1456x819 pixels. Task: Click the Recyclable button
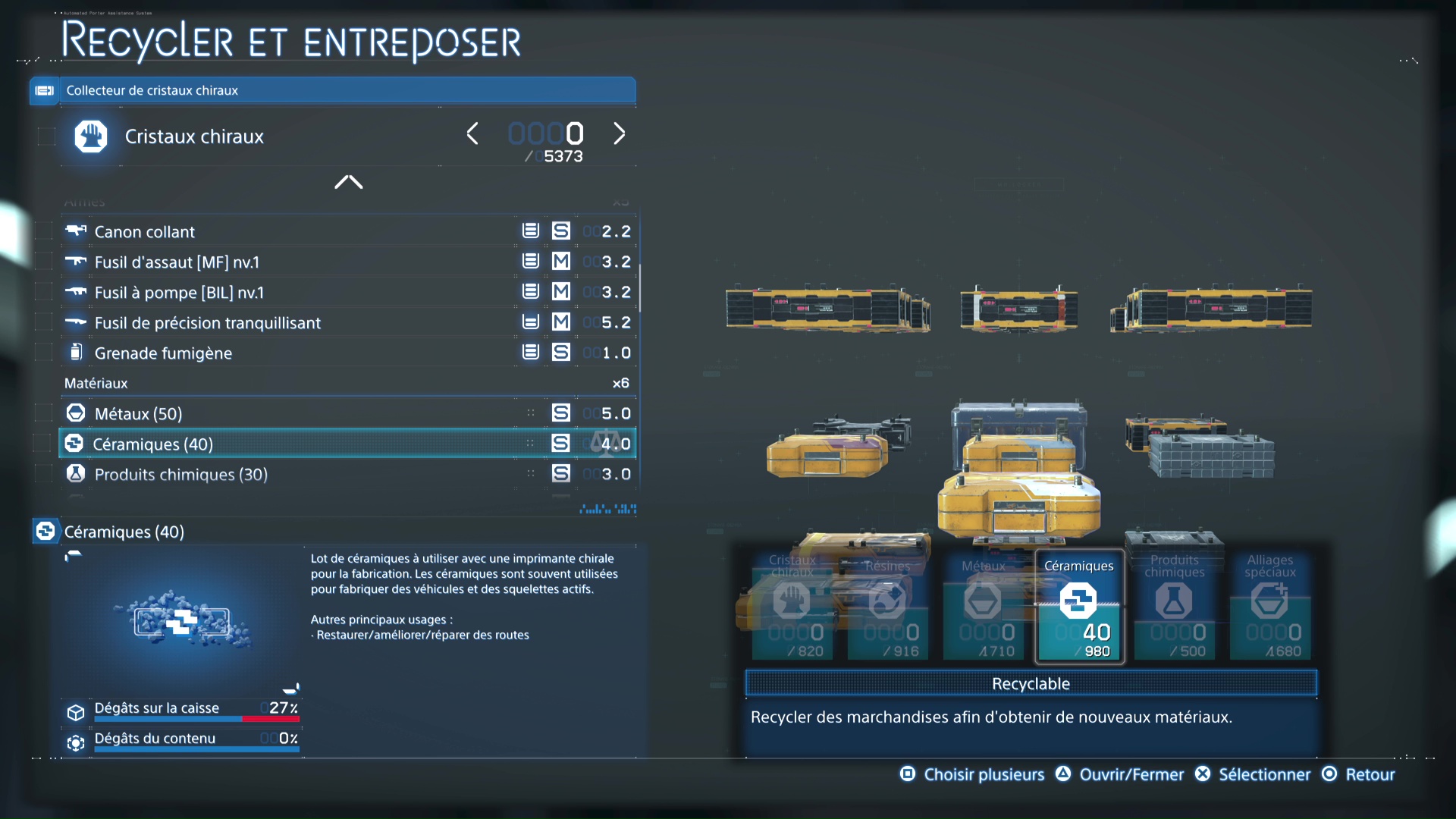click(x=1031, y=683)
